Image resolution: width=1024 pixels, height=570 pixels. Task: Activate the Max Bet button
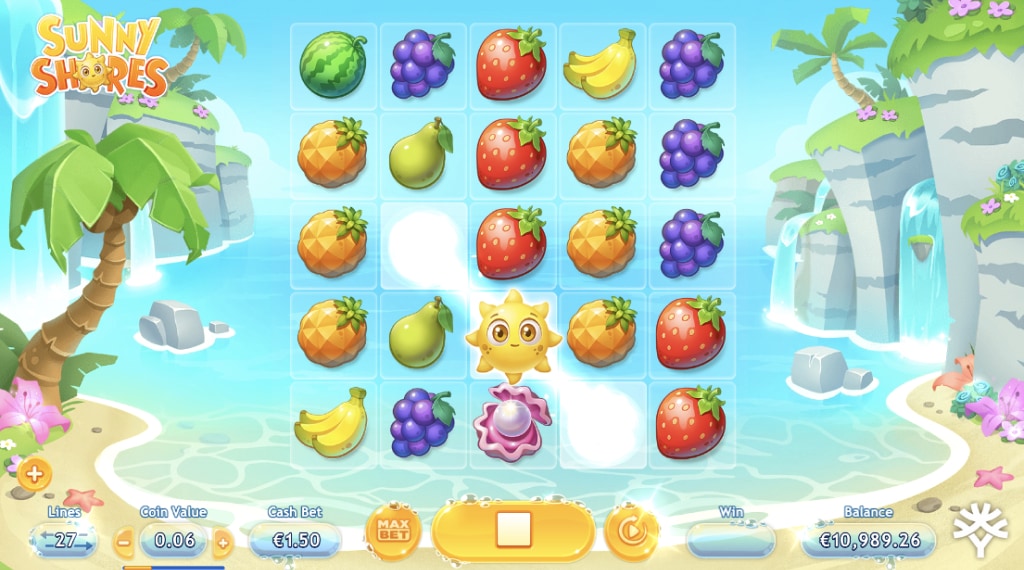pos(393,532)
